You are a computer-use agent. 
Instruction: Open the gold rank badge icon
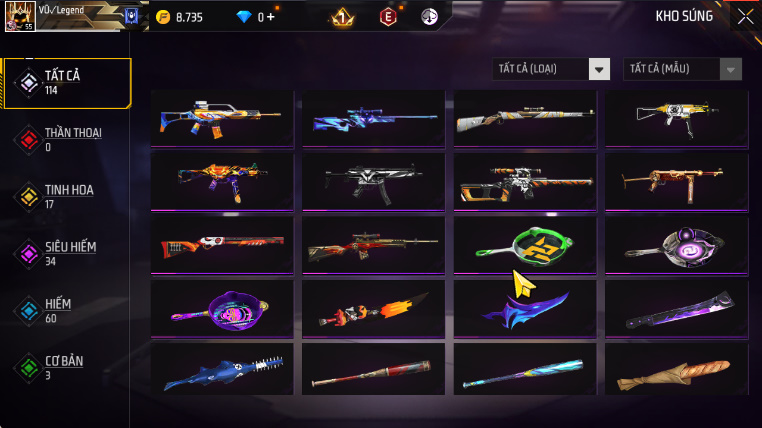(342, 17)
